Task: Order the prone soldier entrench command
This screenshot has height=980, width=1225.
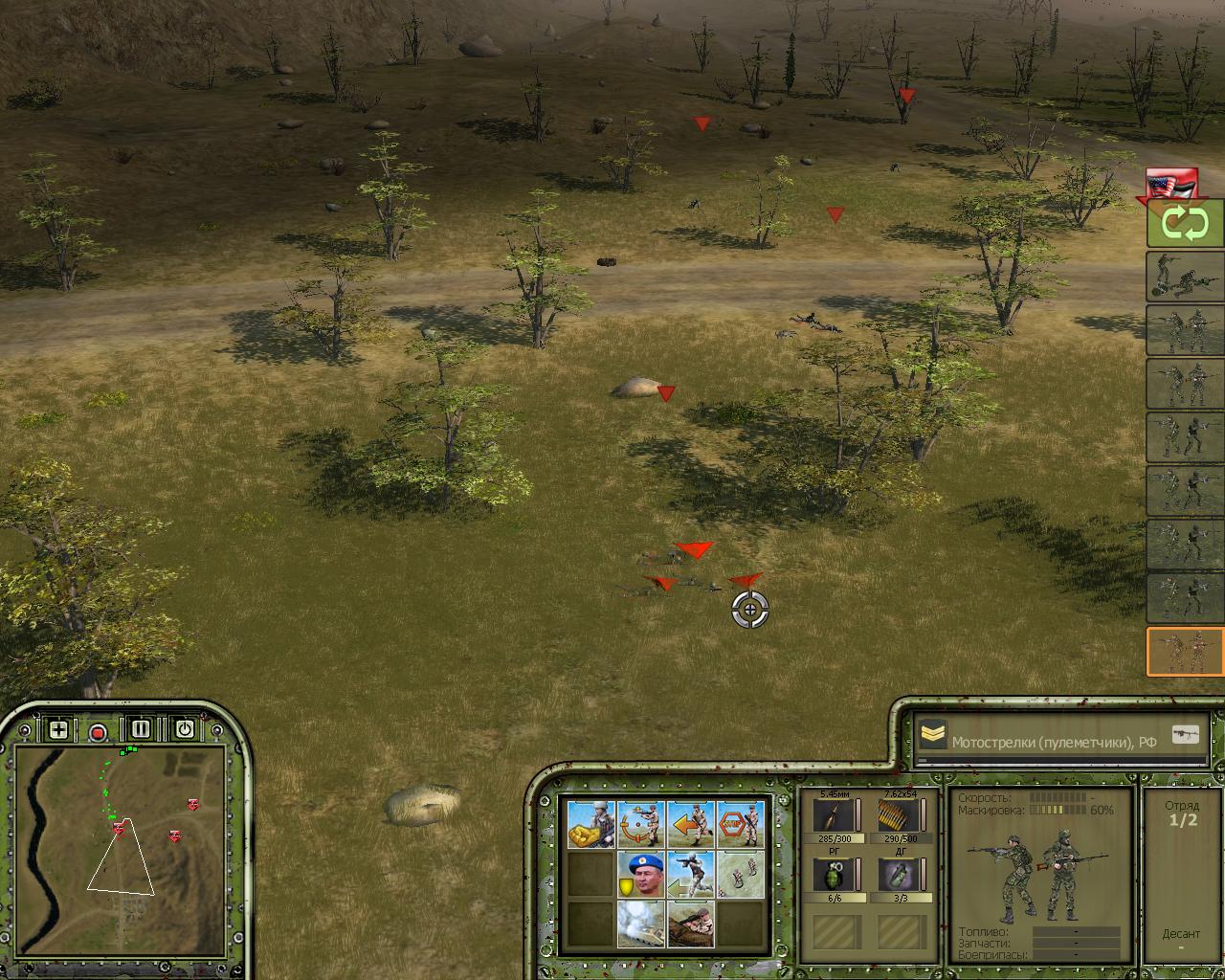Action: [691, 924]
